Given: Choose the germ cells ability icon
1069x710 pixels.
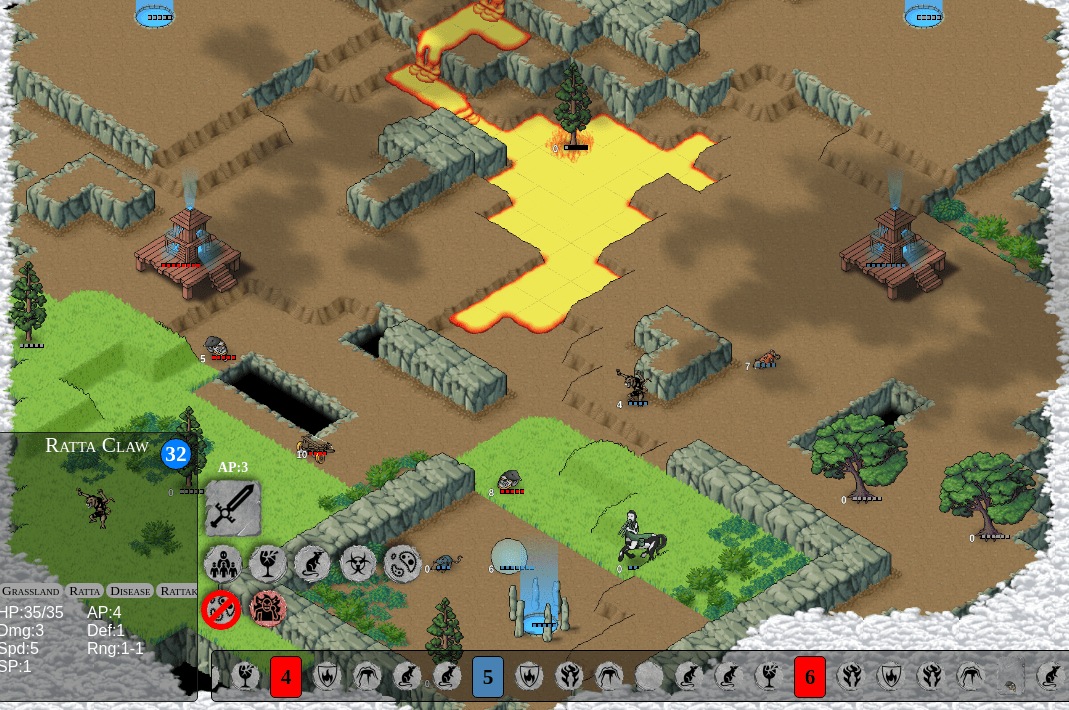Looking at the screenshot, I should (402, 564).
